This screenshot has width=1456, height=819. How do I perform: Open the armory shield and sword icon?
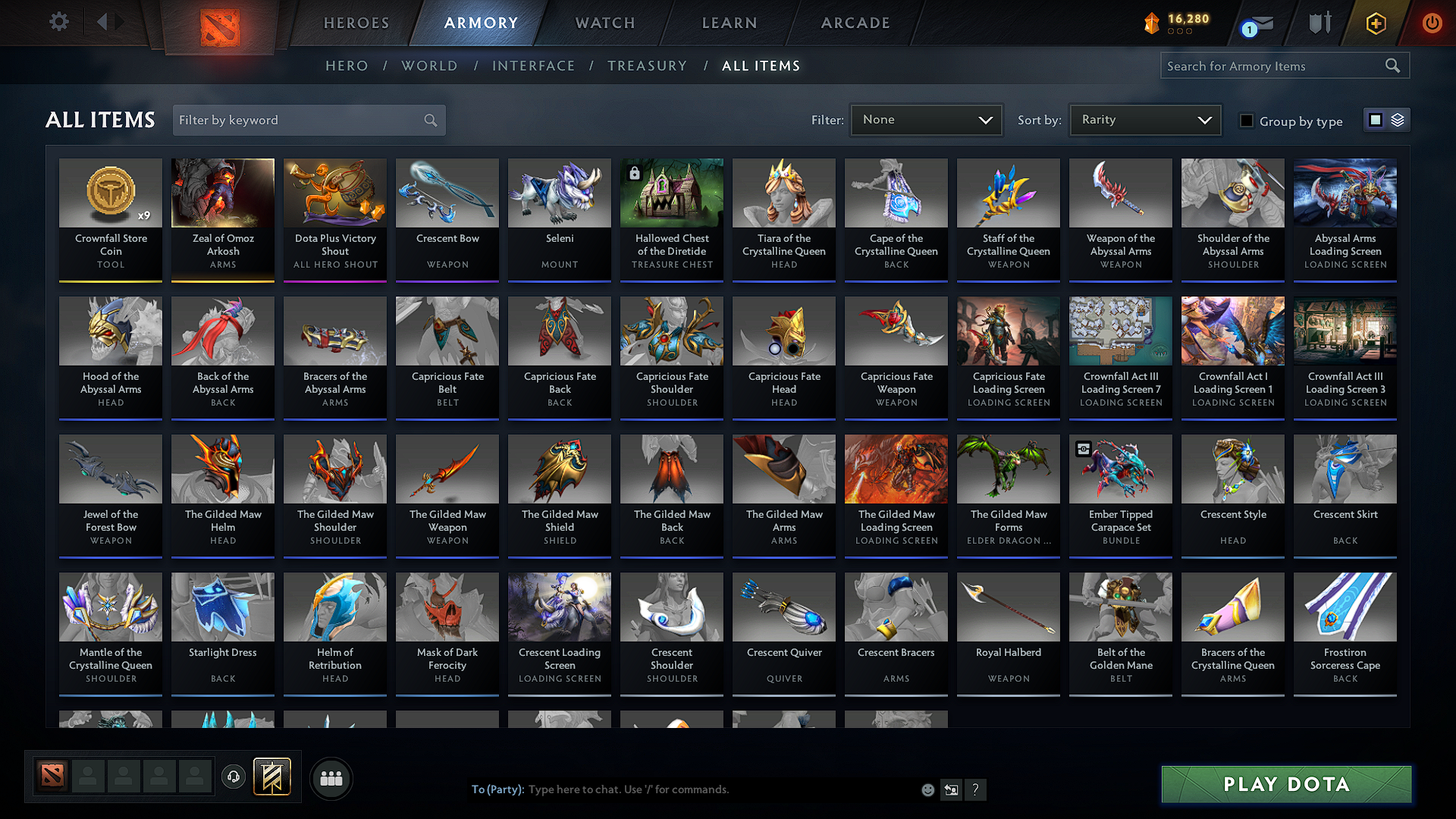[x=1319, y=24]
